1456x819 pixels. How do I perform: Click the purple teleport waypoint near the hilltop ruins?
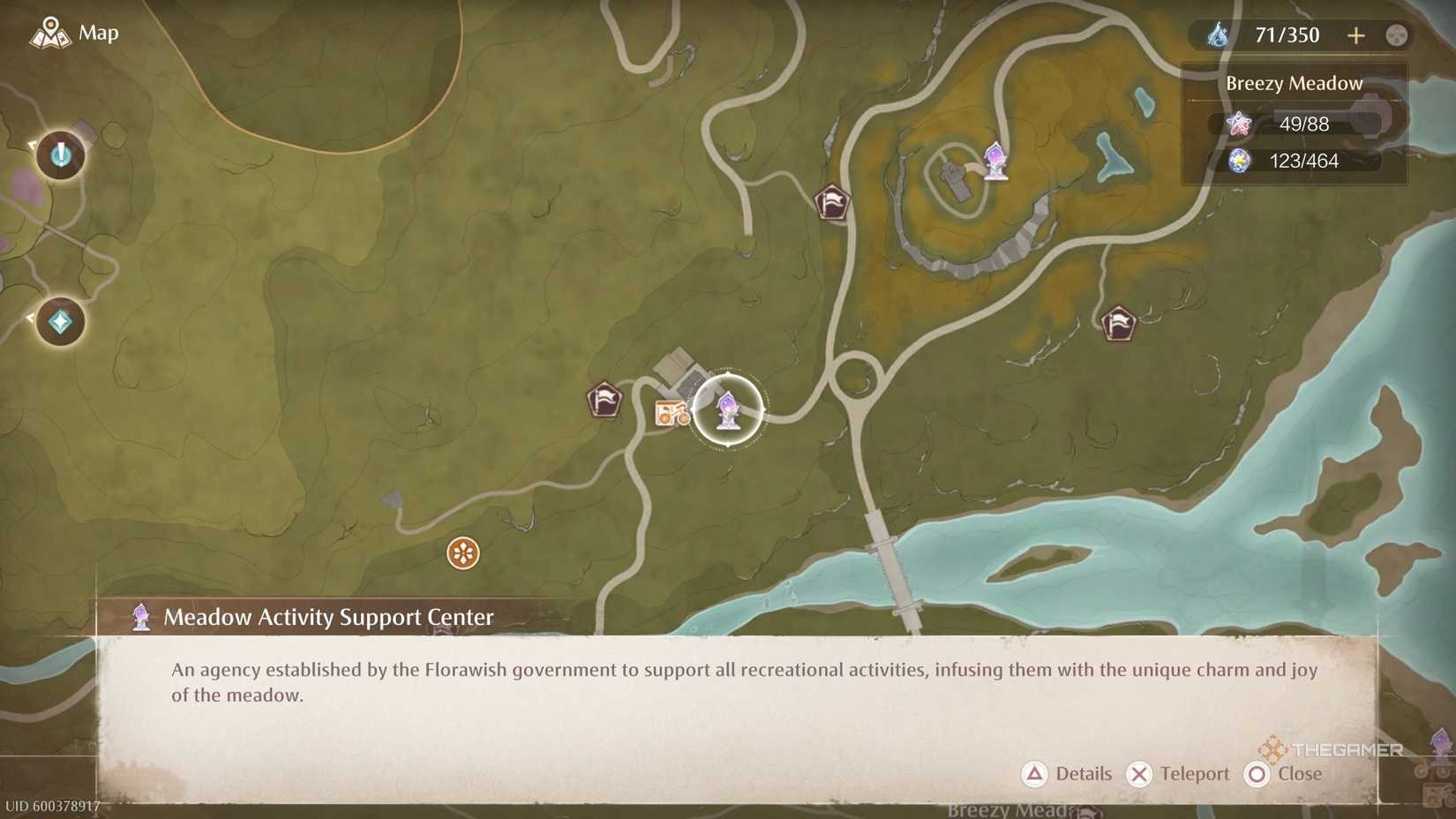[x=995, y=162]
